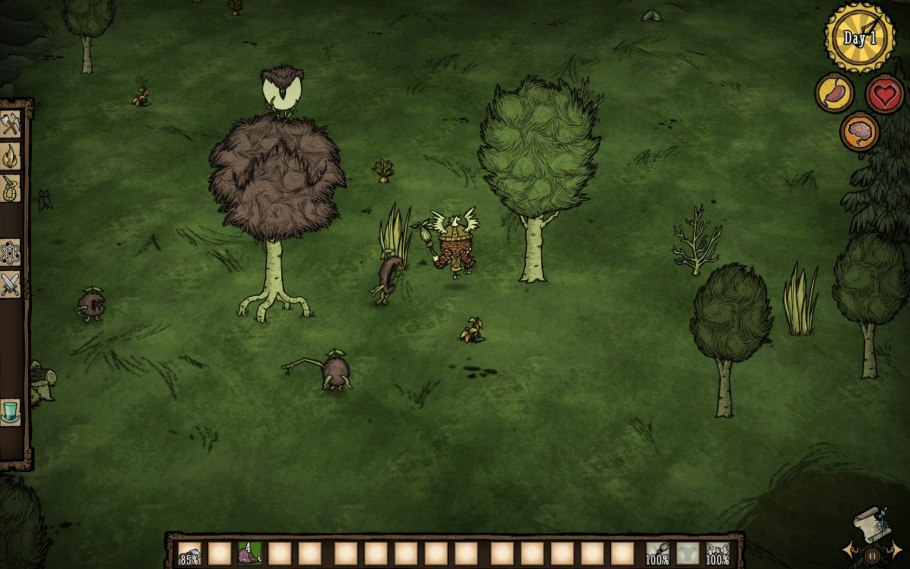Open the Science crafting tab with atom icon
This screenshot has width=910, height=569.
[x=12, y=253]
